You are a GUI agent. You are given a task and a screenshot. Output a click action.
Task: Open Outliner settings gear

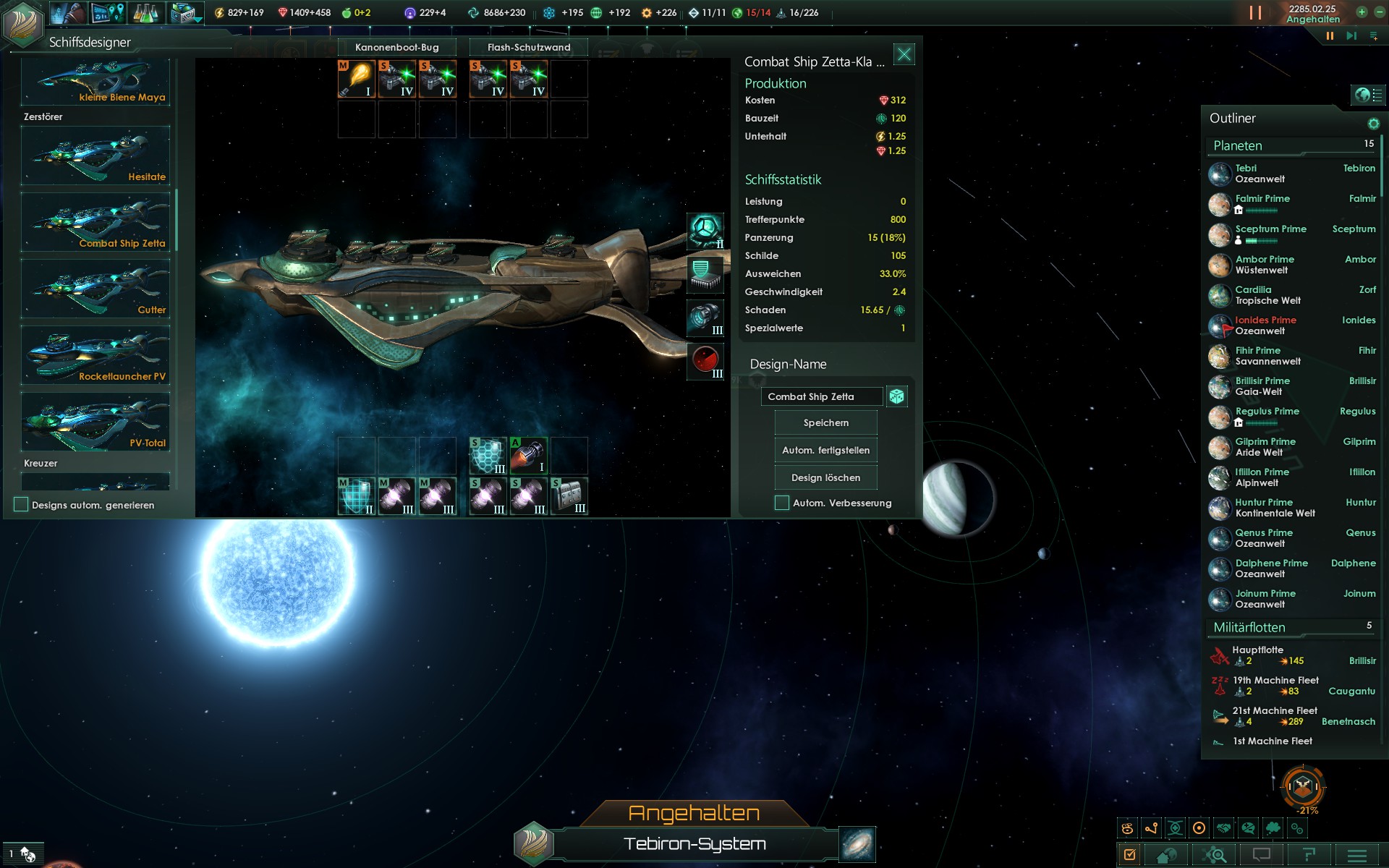1373,124
